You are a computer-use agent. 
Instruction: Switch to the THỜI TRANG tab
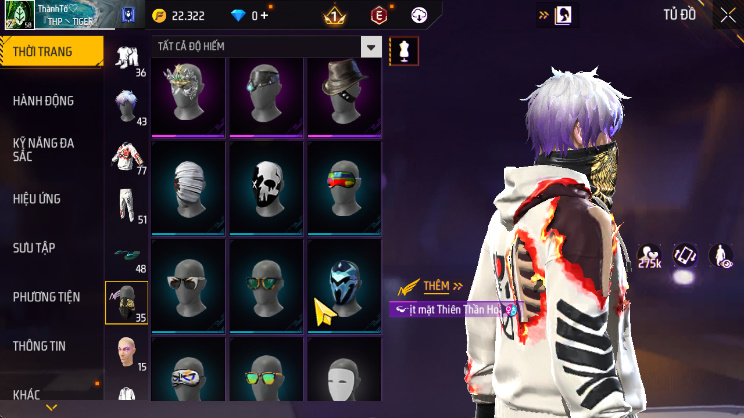pyautogui.click(x=51, y=51)
